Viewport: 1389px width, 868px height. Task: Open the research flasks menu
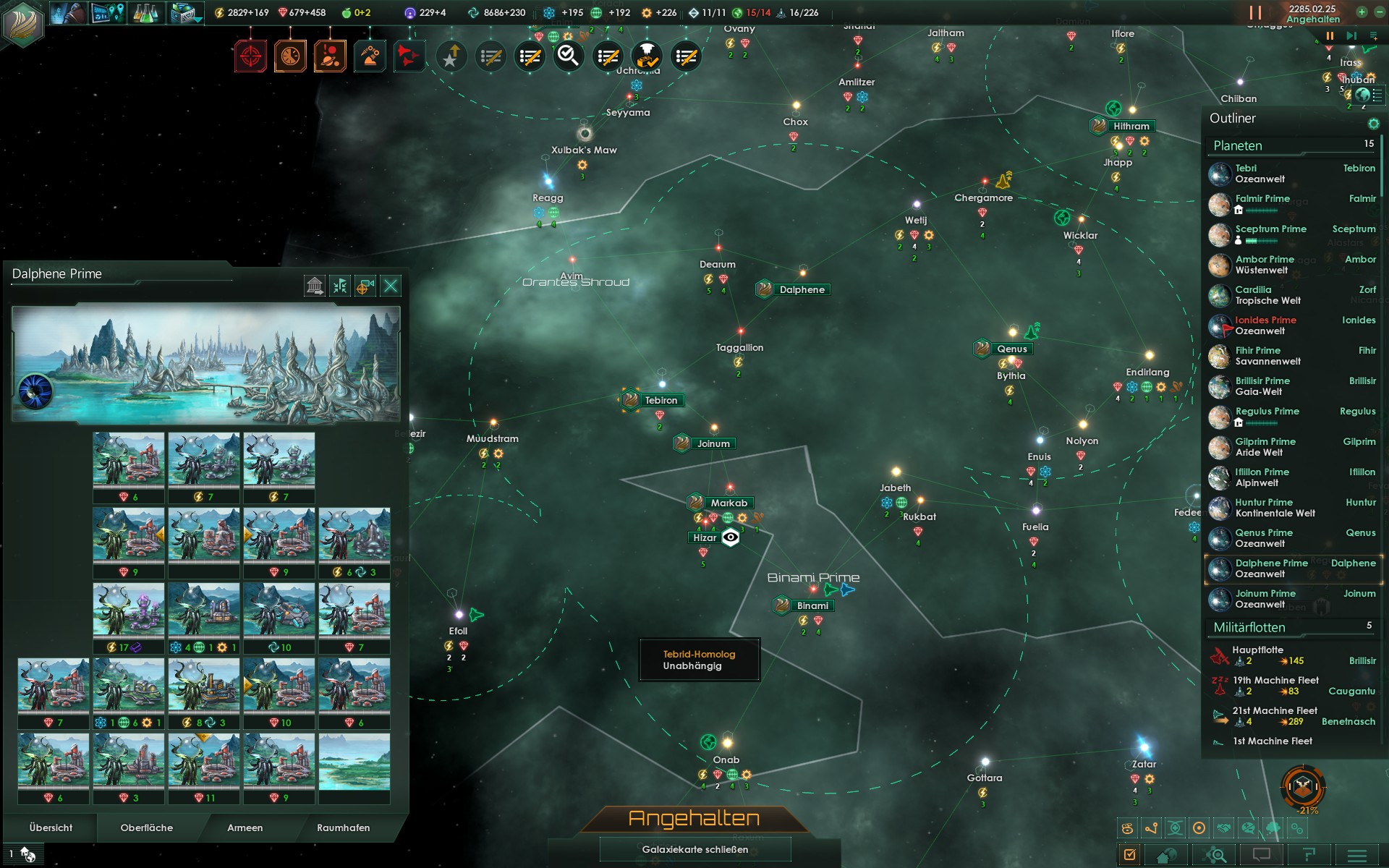145,13
